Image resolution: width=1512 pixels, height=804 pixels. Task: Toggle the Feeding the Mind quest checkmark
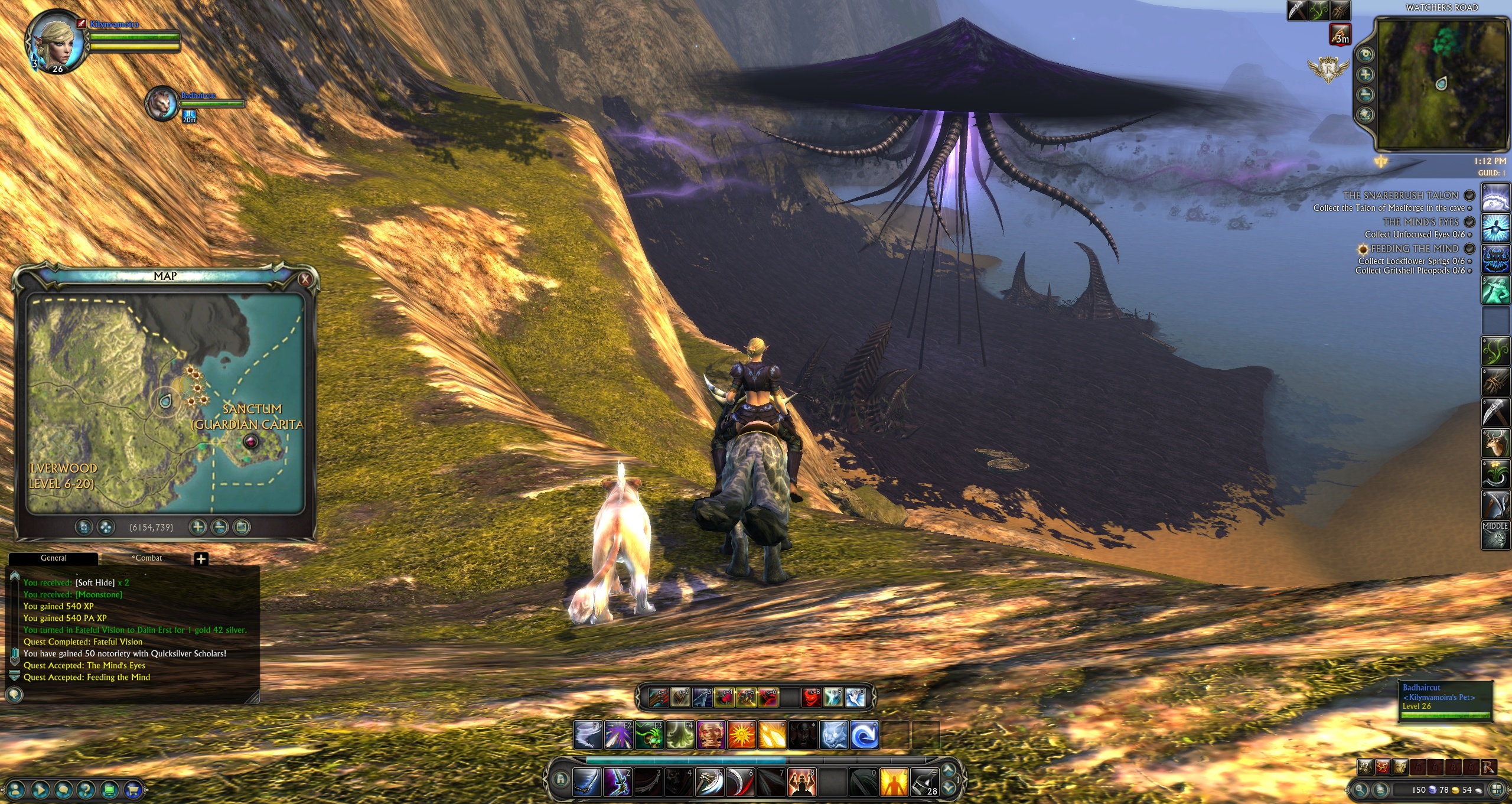[1469, 249]
